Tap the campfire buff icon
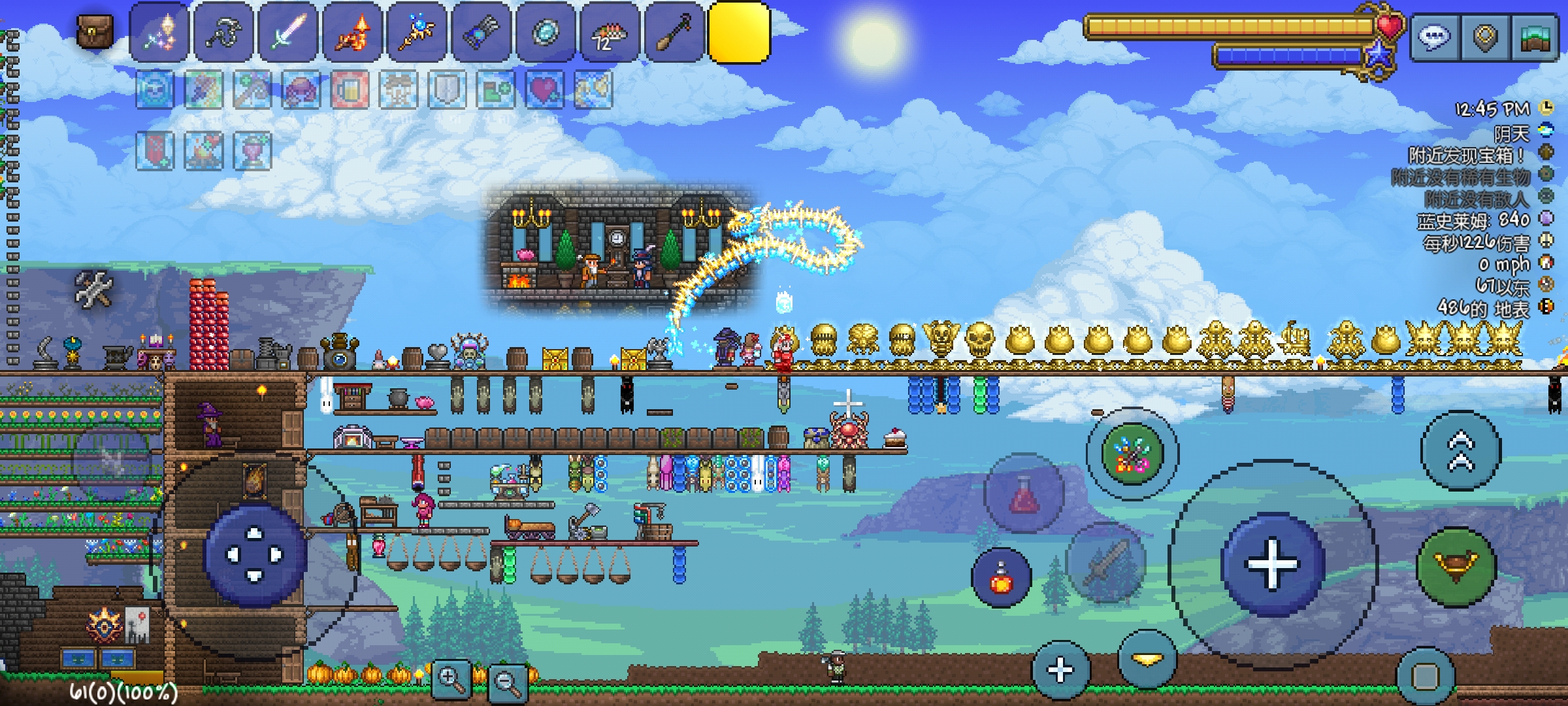The image size is (1568, 706). (204, 150)
